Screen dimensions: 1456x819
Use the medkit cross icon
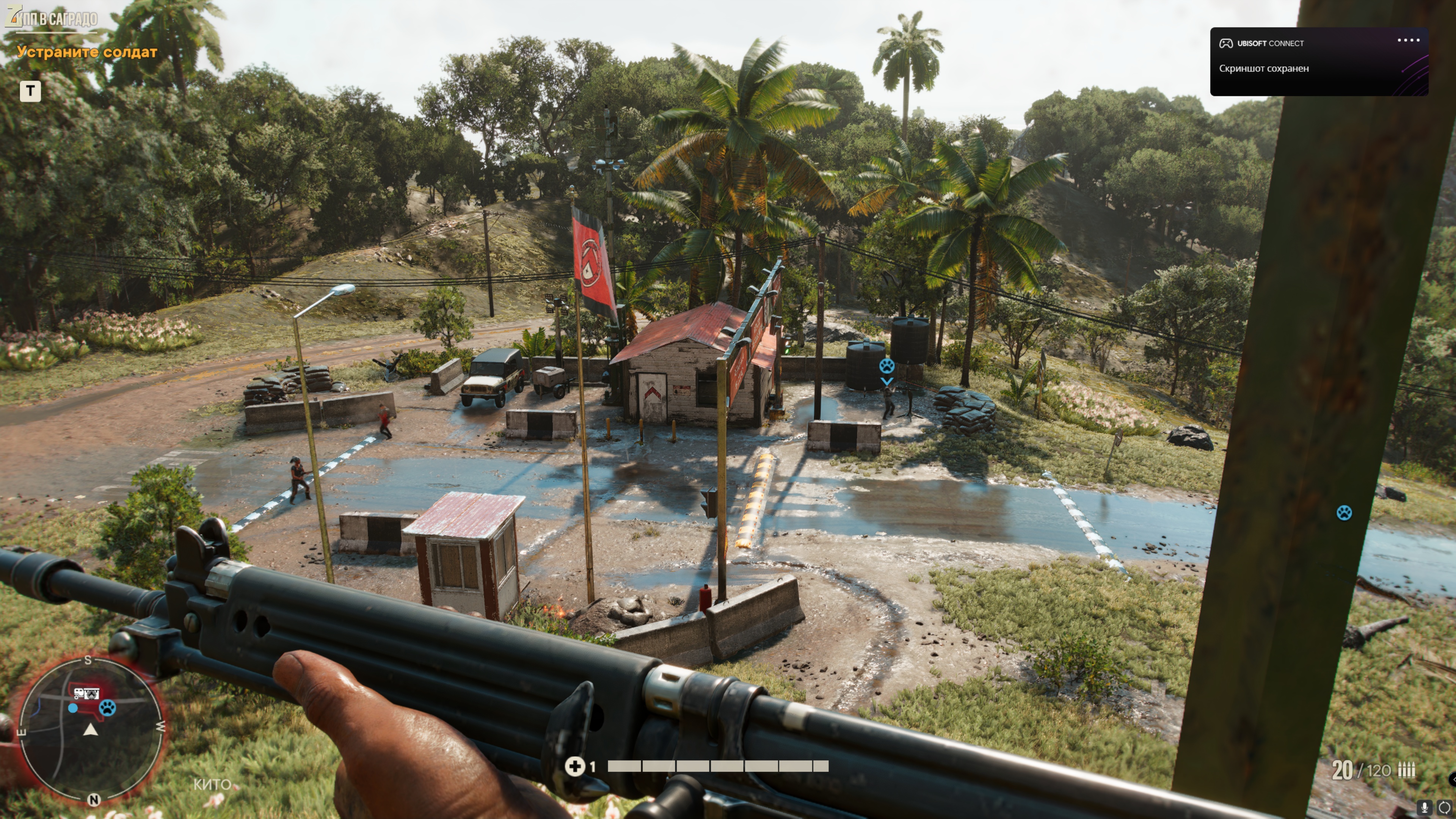pos(574,766)
